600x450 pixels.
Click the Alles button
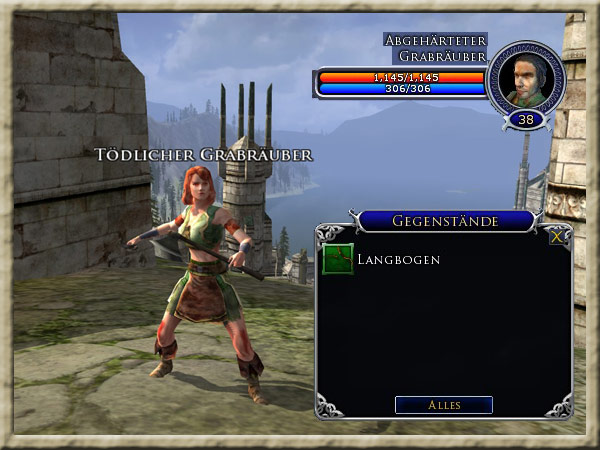click(443, 405)
